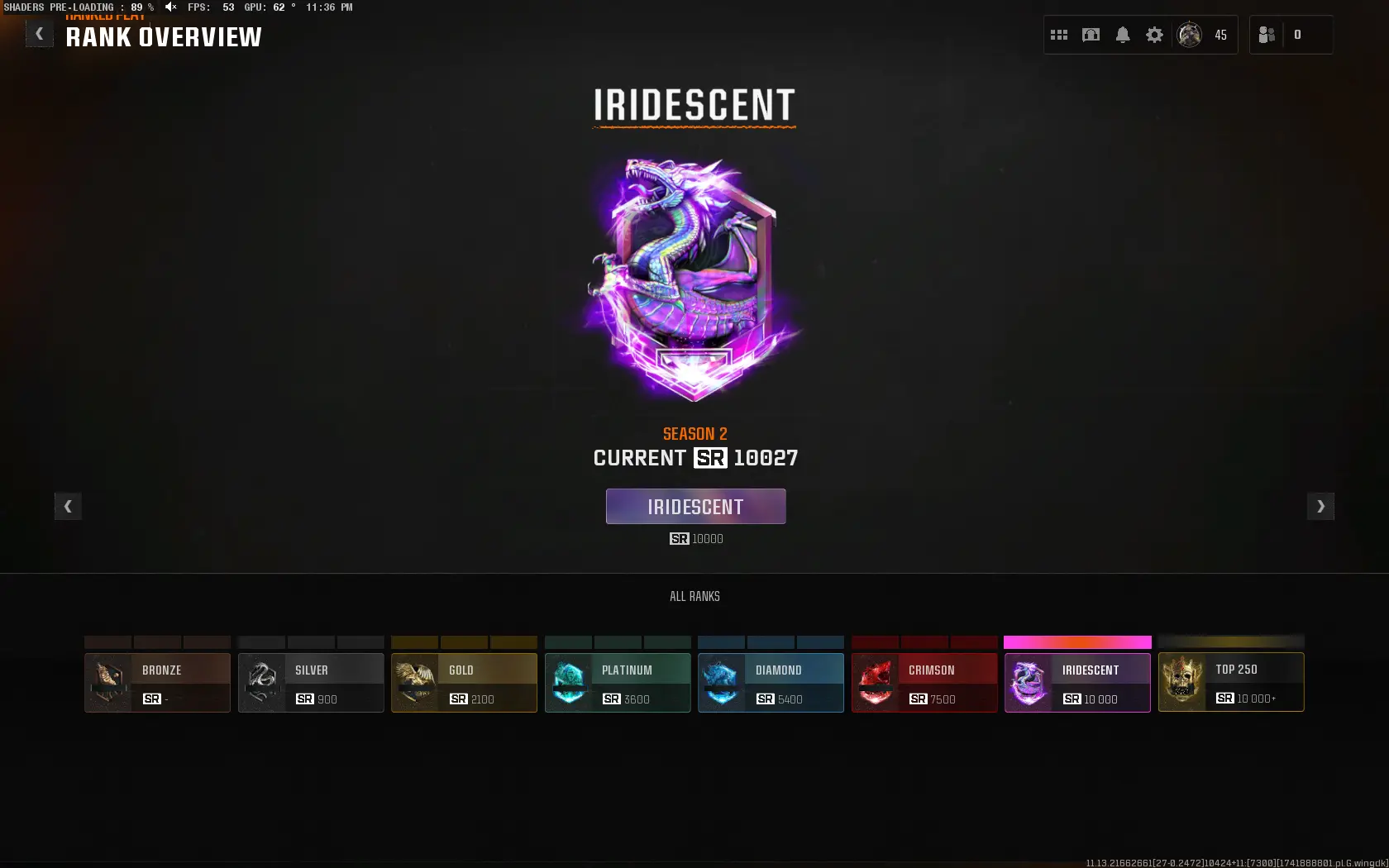The height and width of the screenshot is (868, 1389).
Task: Open the Rank Overview header
Action: click(164, 36)
